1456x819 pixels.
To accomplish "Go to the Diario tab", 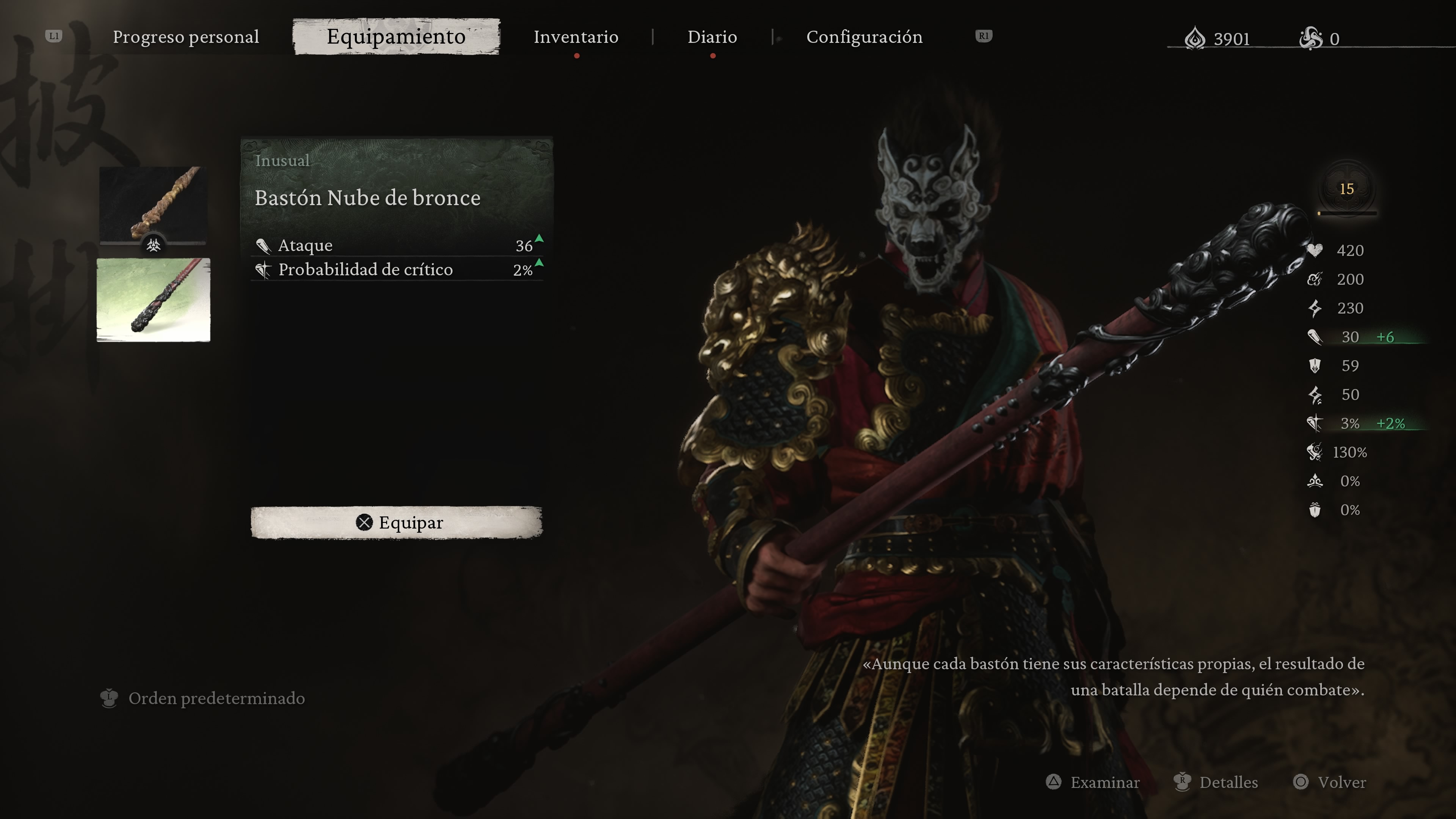I will click(712, 37).
